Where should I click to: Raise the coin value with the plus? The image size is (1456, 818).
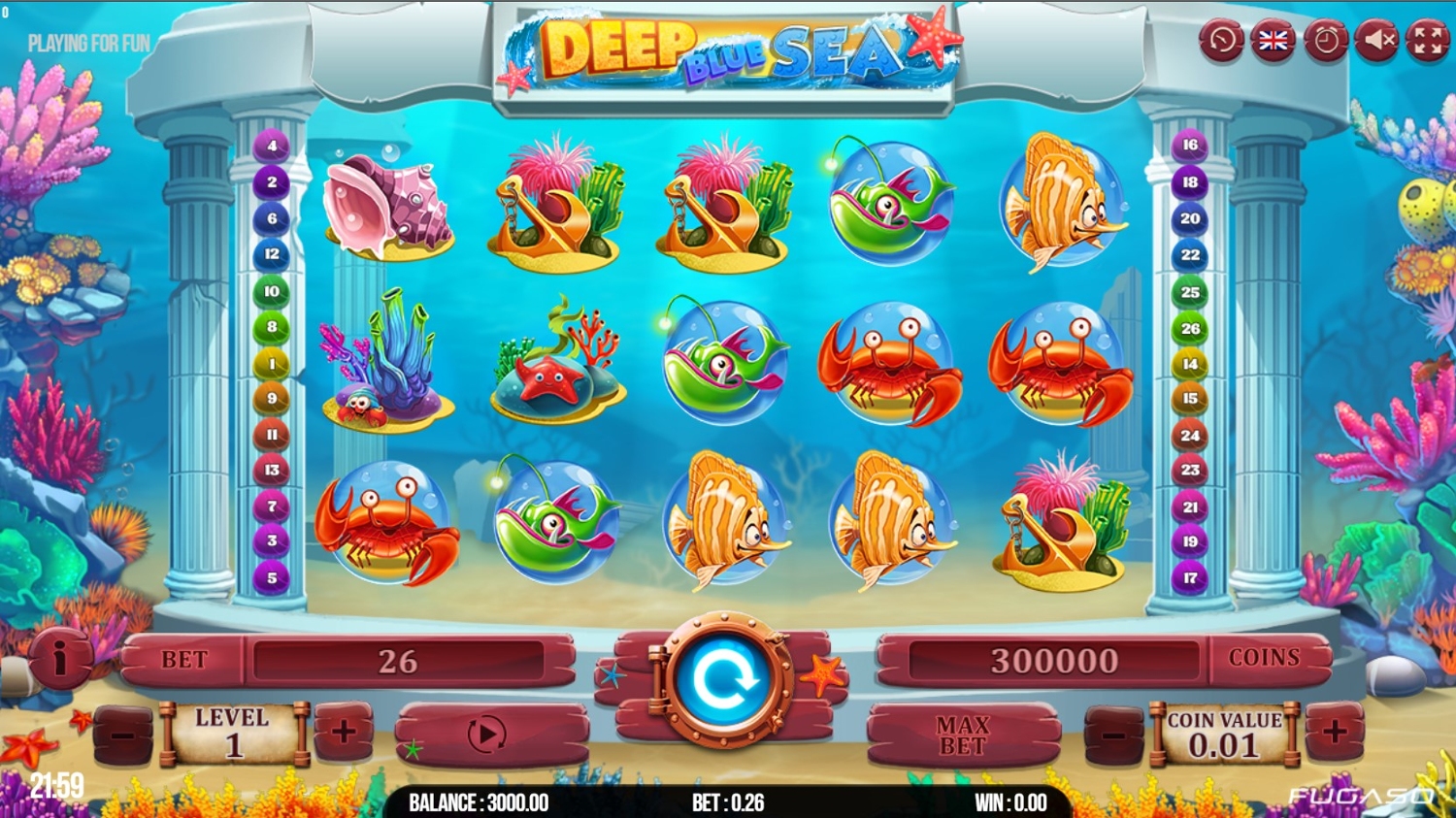pos(1335,732)
